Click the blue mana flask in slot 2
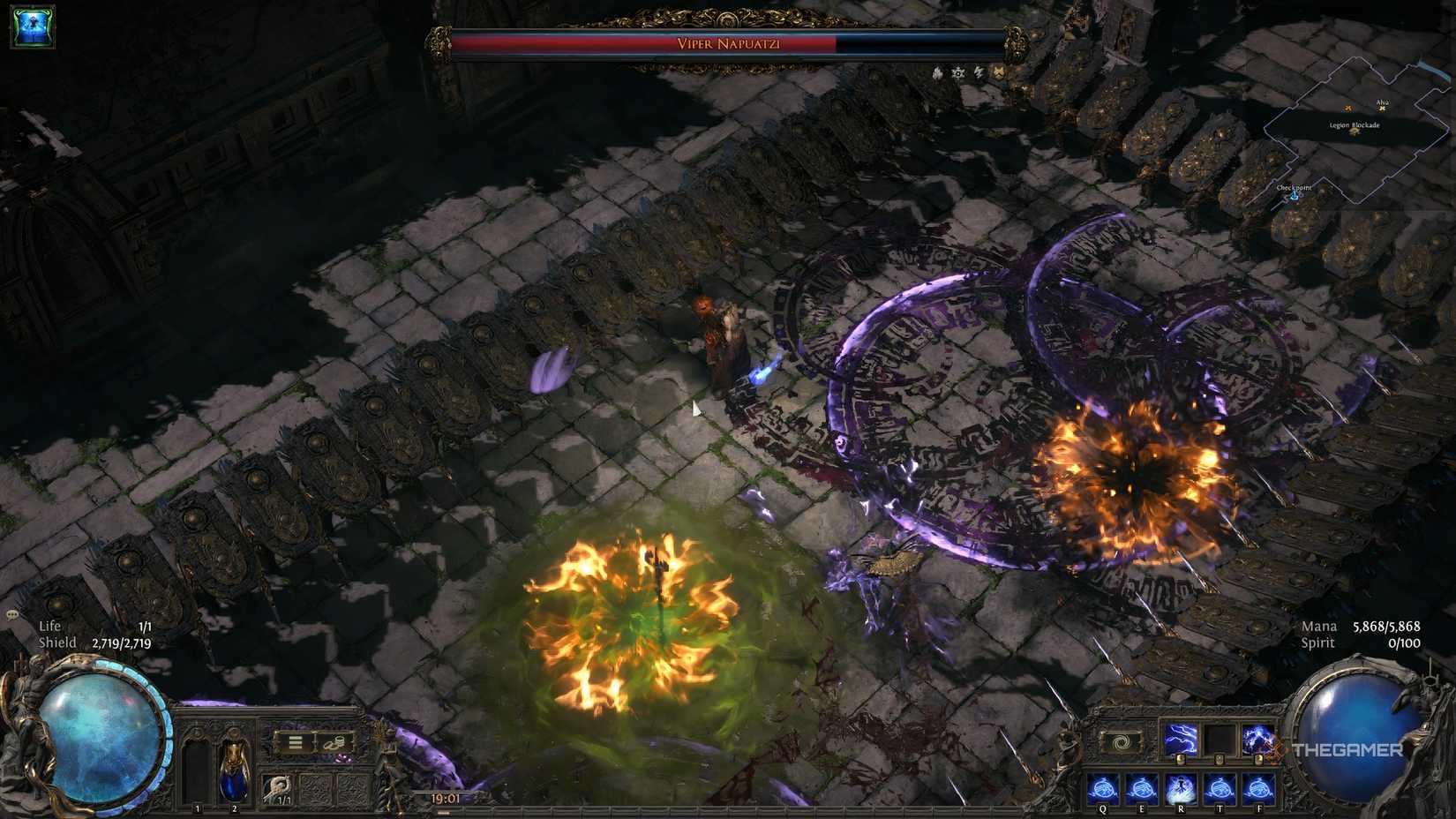The height and width of the screenshot is (819, 1456). 234,773
